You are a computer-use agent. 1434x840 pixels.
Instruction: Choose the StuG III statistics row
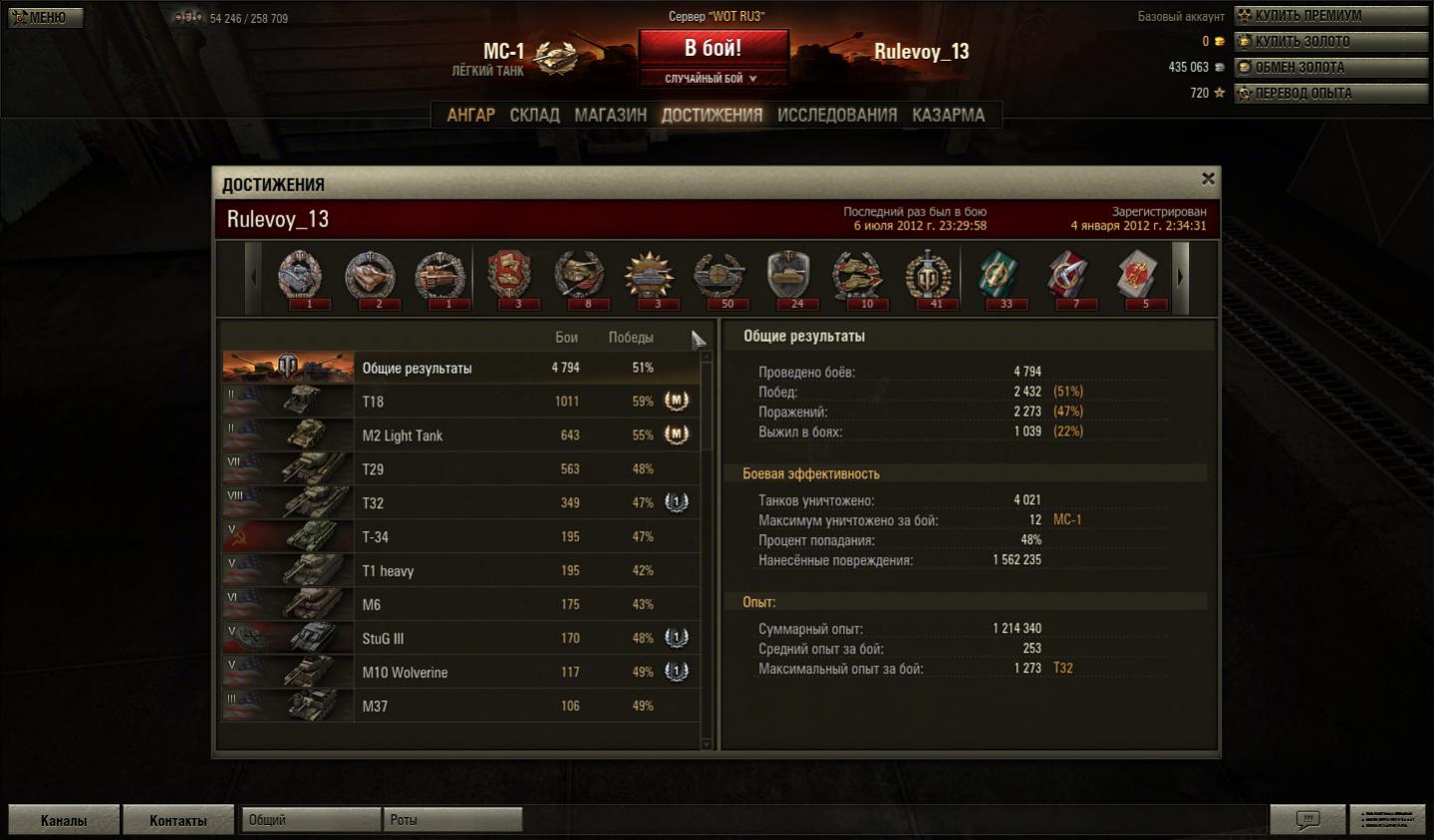point(458,639)
